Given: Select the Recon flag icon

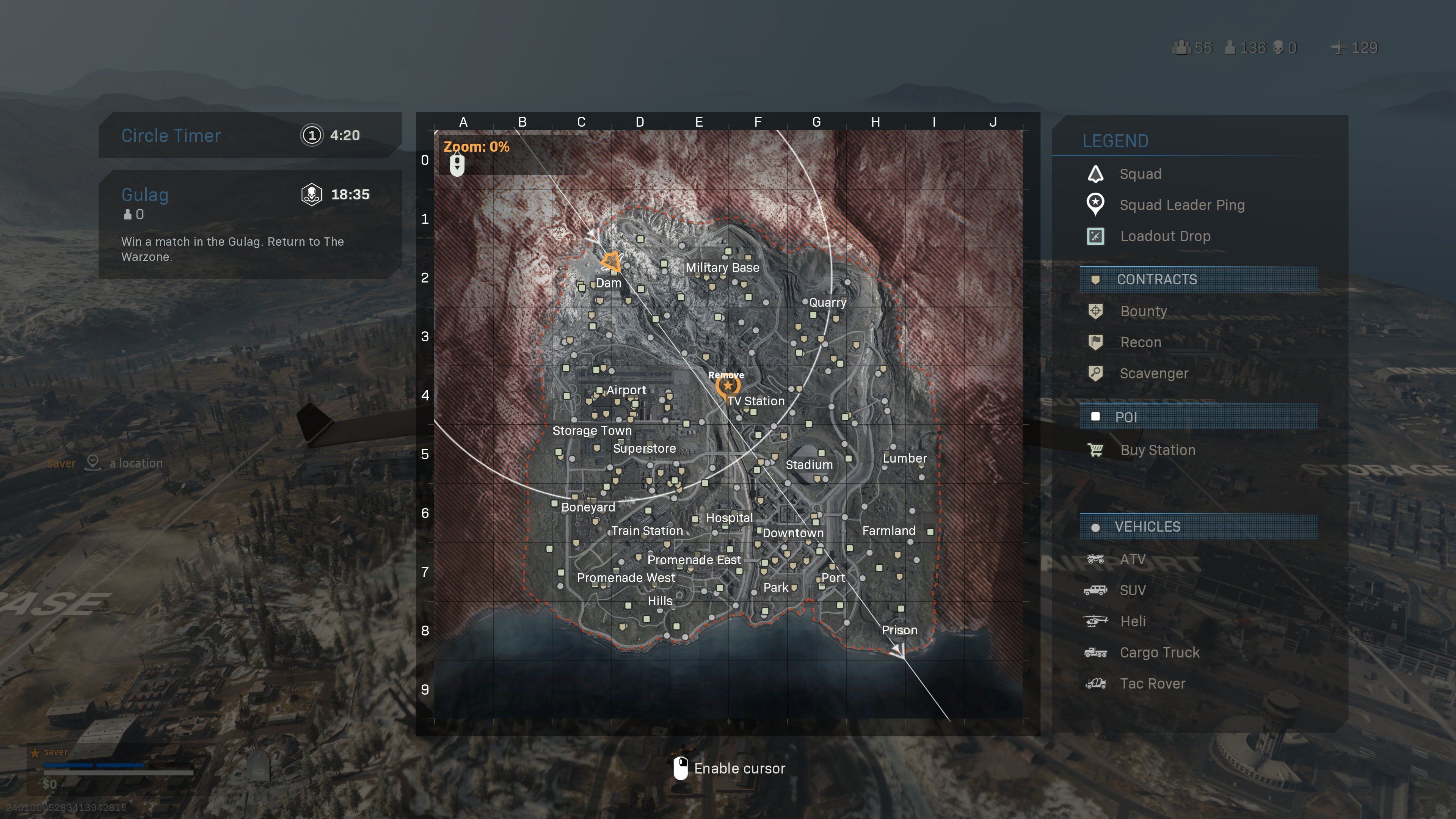Looking at the screenshot, I should click(x=1095, y=342).
